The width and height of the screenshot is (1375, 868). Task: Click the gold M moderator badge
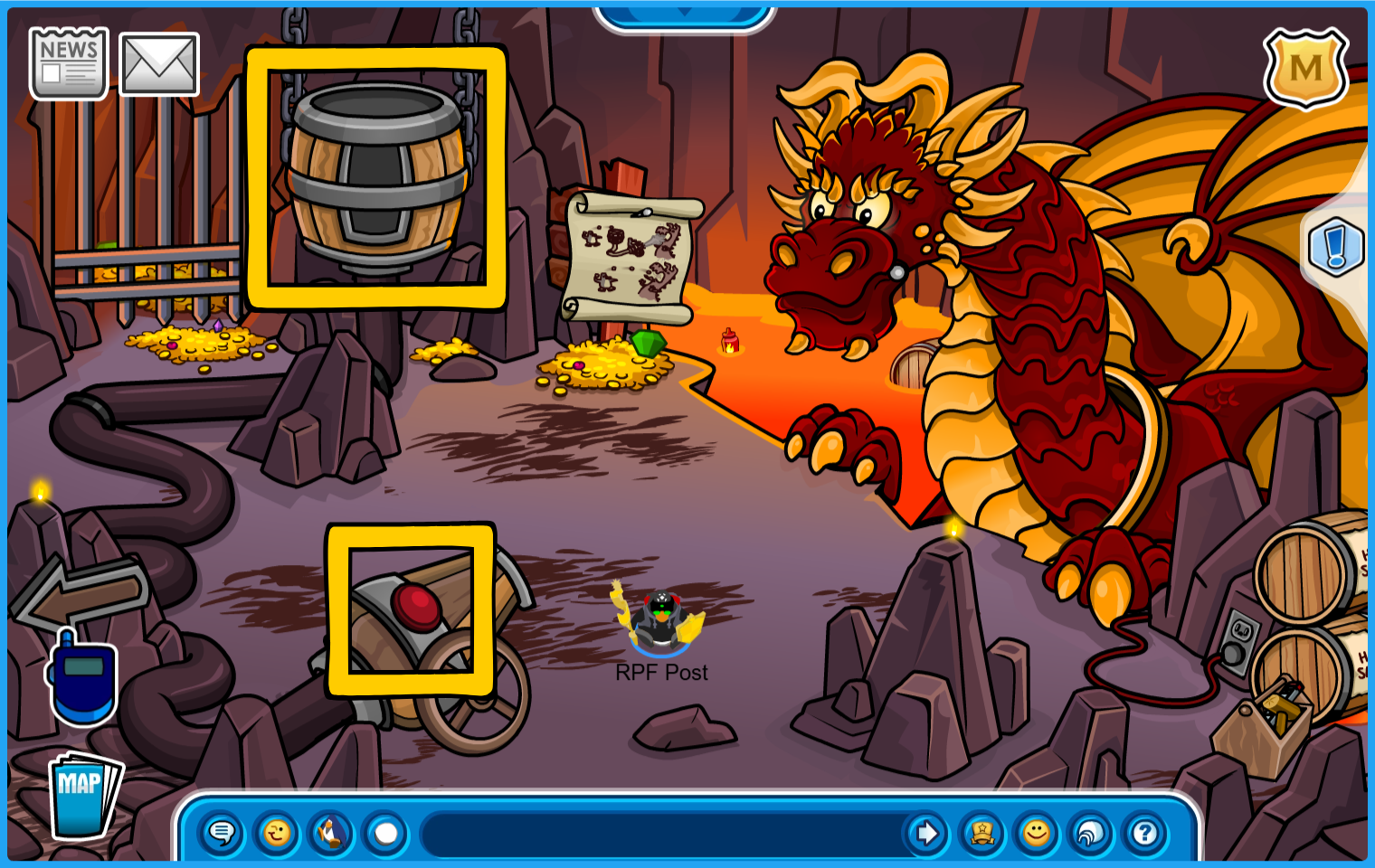pyautogui.click(x=1305, y=68)
